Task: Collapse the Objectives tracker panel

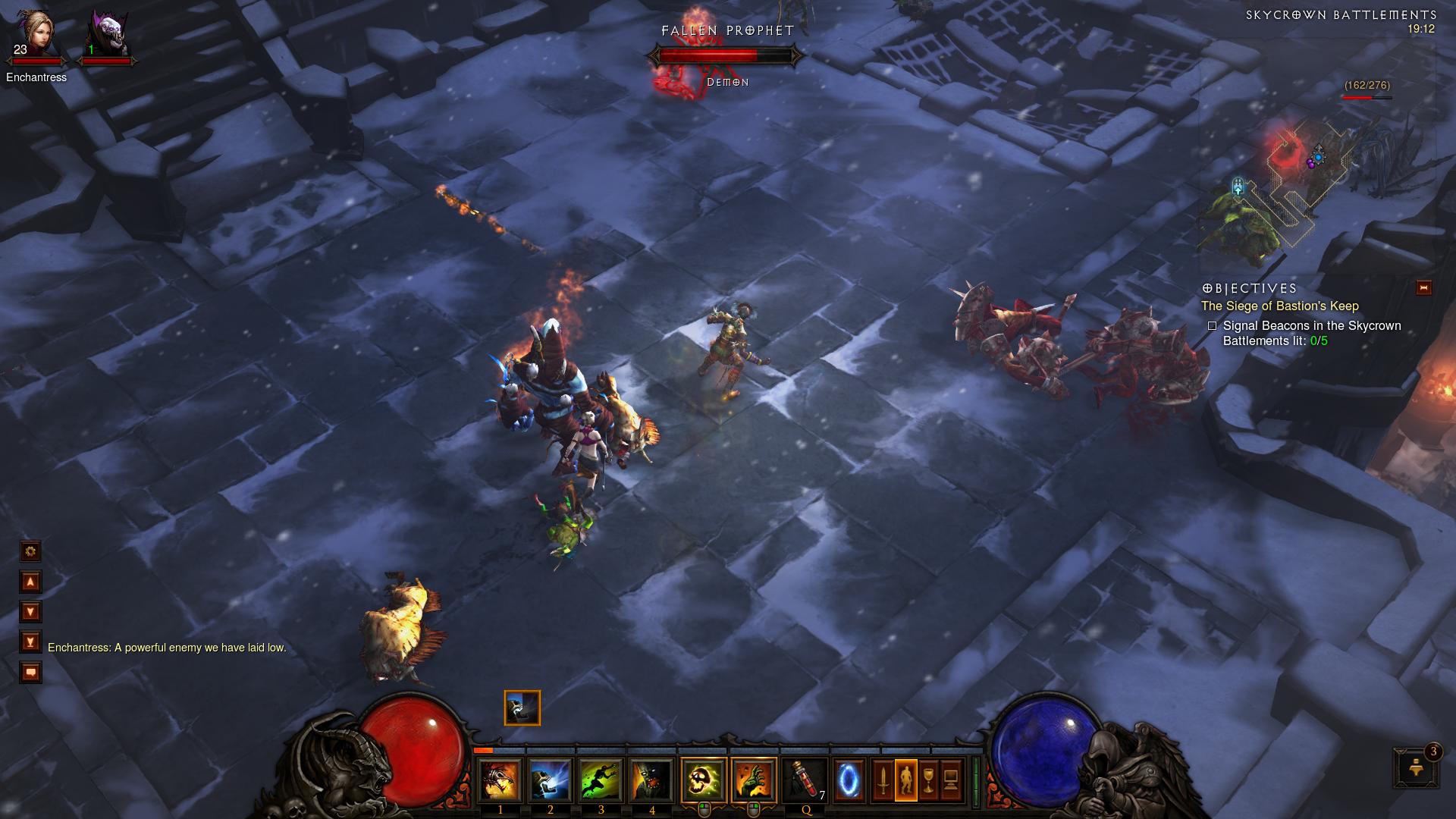Action: click(x=1423, y=287)
